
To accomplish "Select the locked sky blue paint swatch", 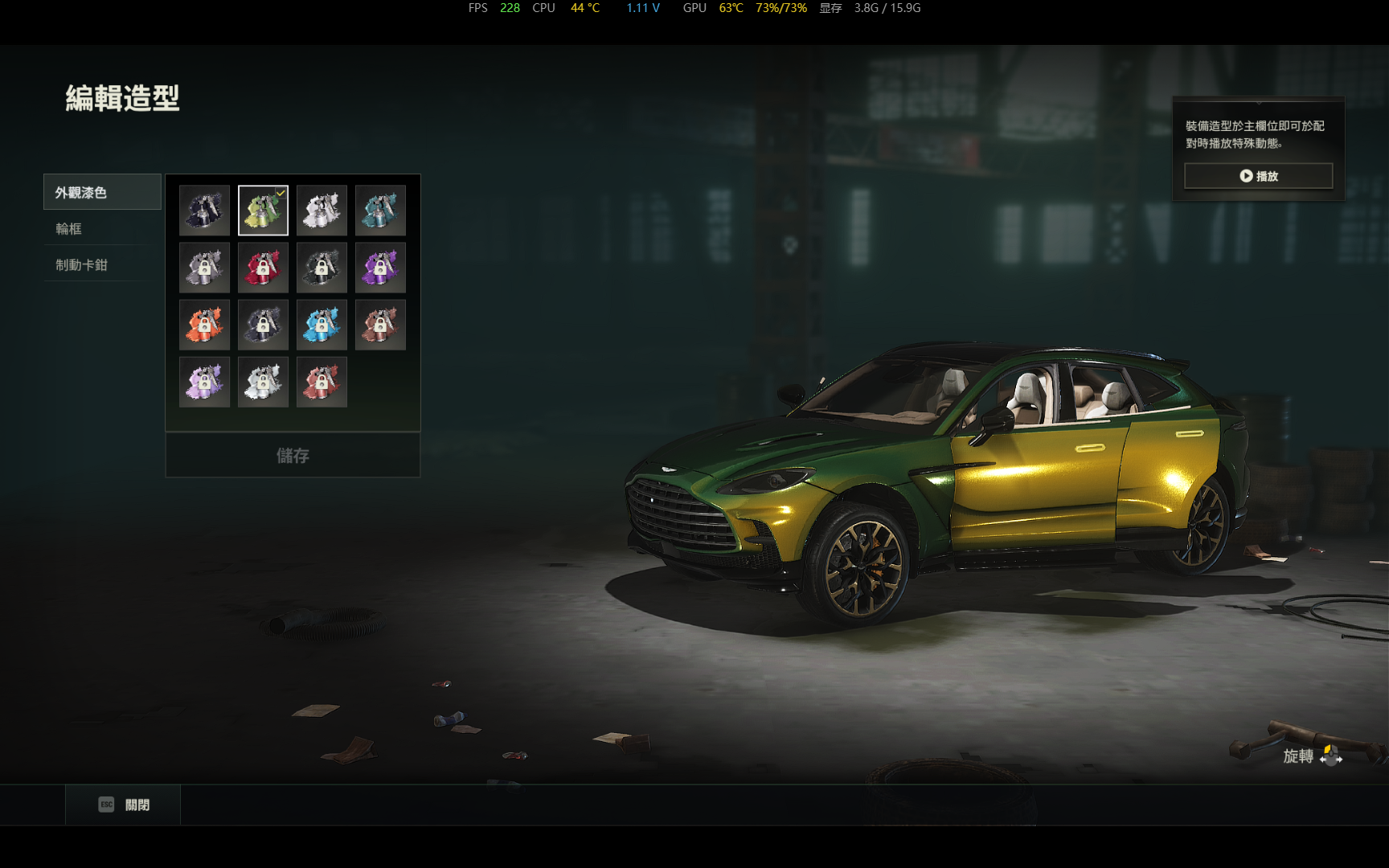I will (x=322, y=325).
